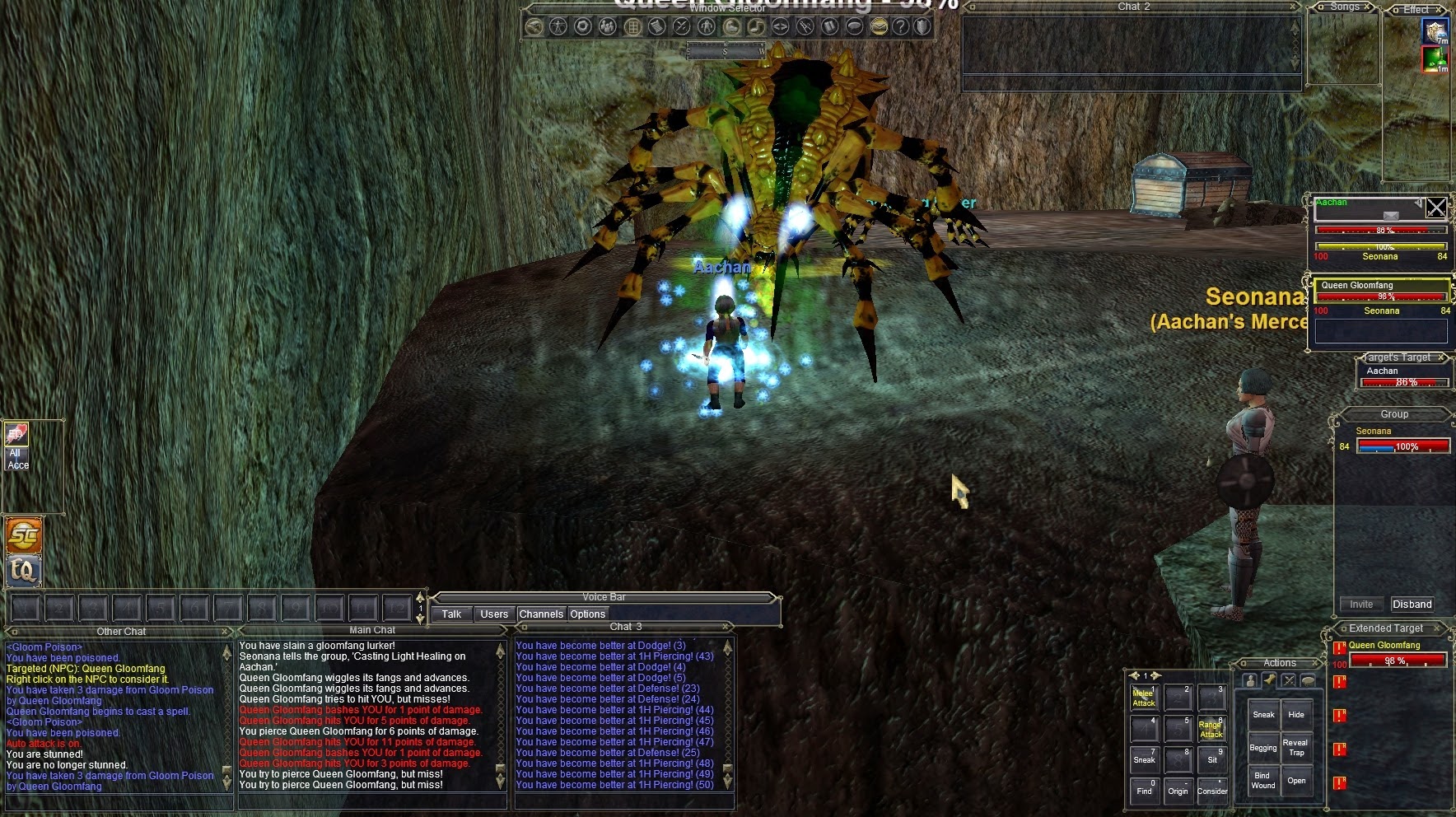Switch to the crossed swords combat tab
The height and width of the screenshot is (817, 1456).
click(1288, 680)
